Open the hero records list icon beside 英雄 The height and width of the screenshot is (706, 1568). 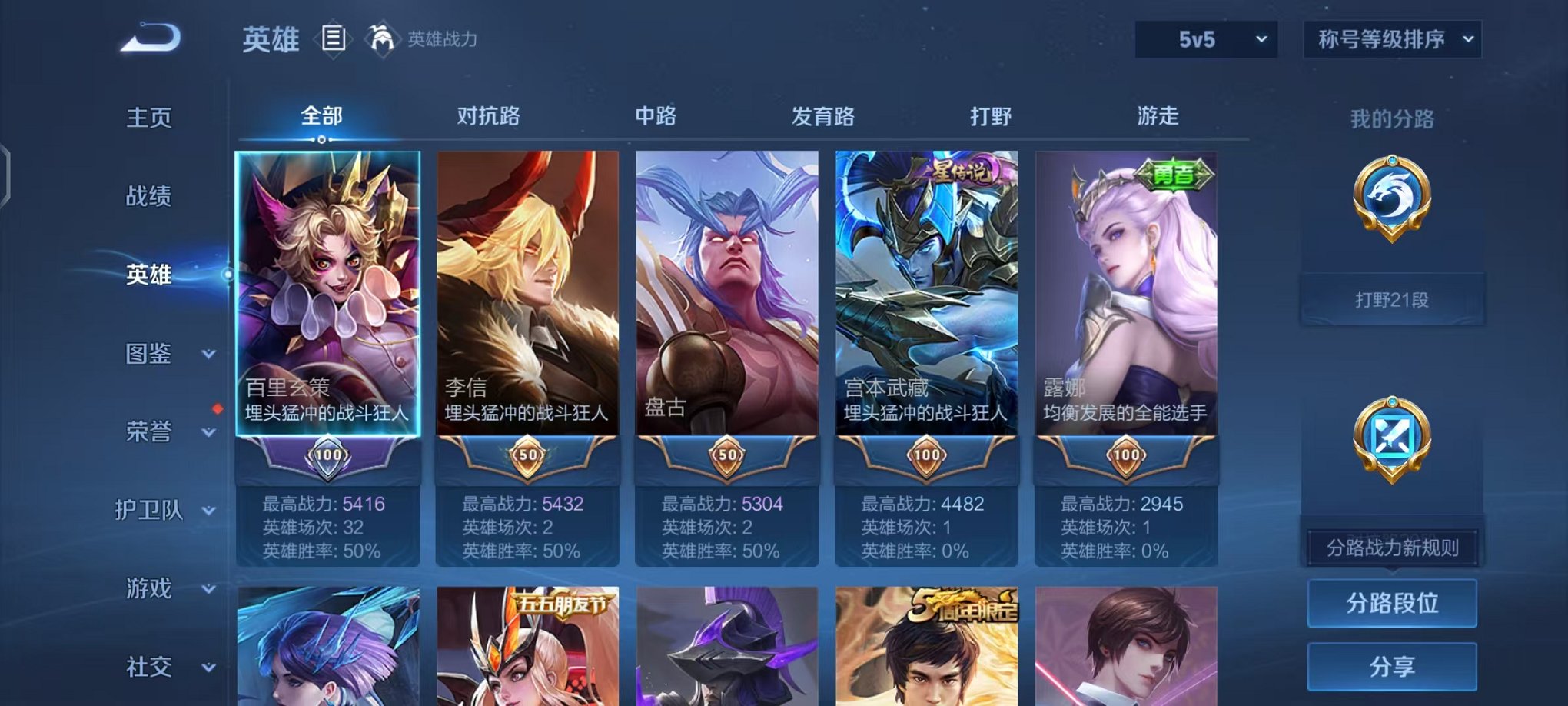[334, 39]
